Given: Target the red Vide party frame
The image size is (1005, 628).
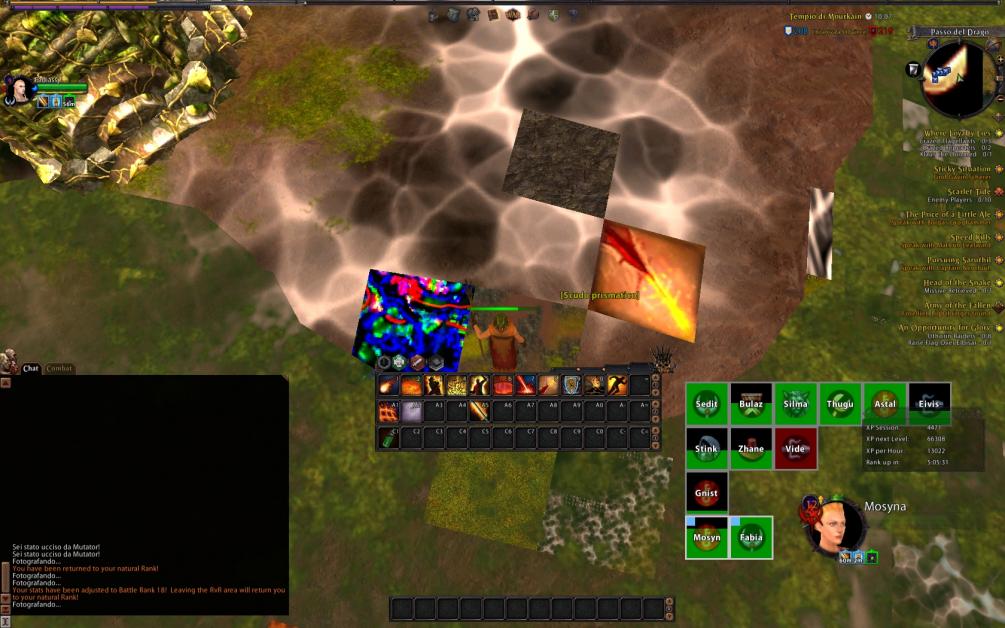Looking at the screenshot, I should [x=795, y=449].
